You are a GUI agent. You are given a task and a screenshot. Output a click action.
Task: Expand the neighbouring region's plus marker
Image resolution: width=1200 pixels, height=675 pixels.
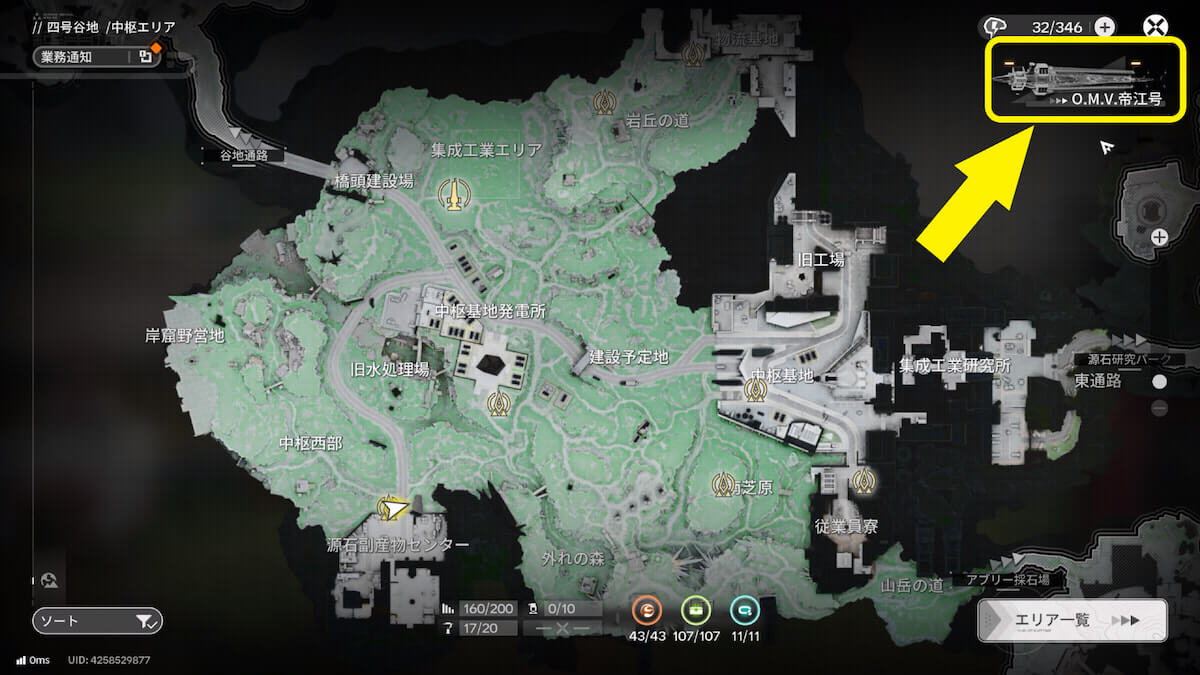pyautogui.click(x=1159, y=237)
